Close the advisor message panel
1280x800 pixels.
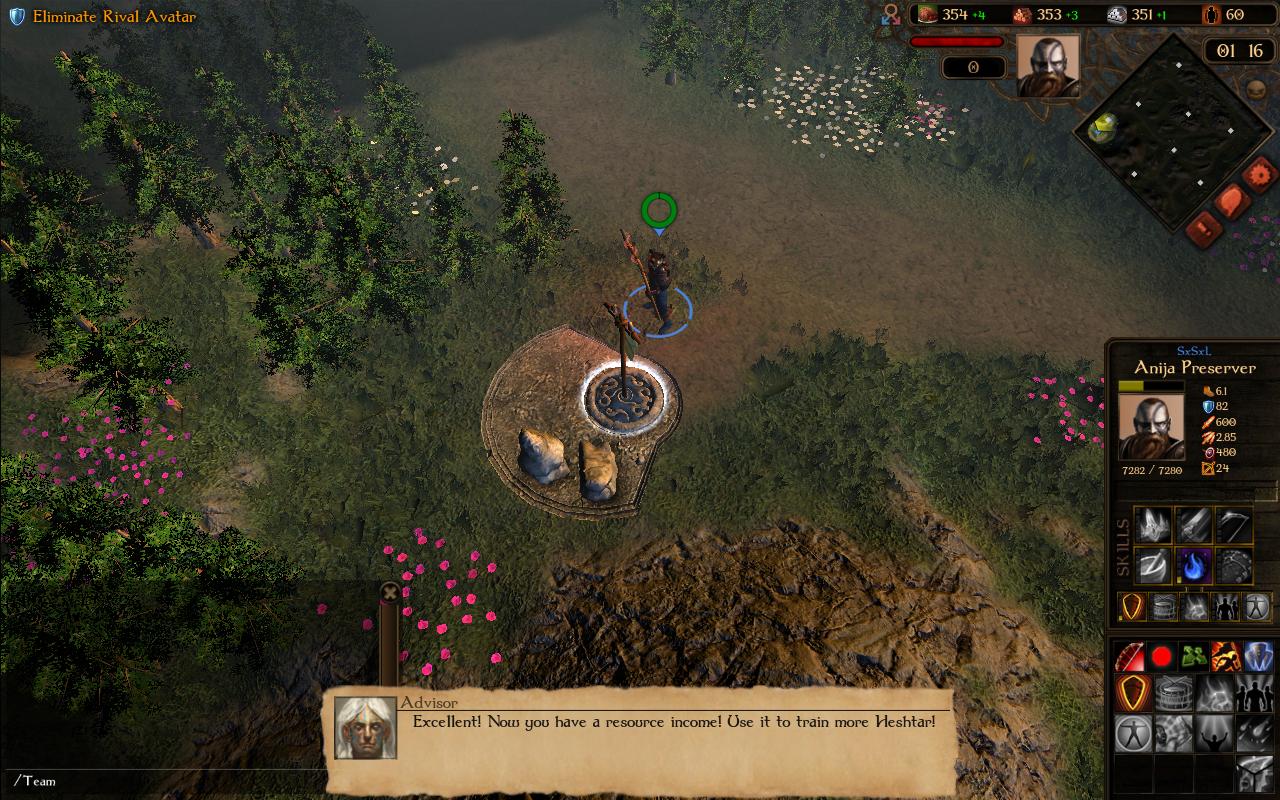pos(389,592)
